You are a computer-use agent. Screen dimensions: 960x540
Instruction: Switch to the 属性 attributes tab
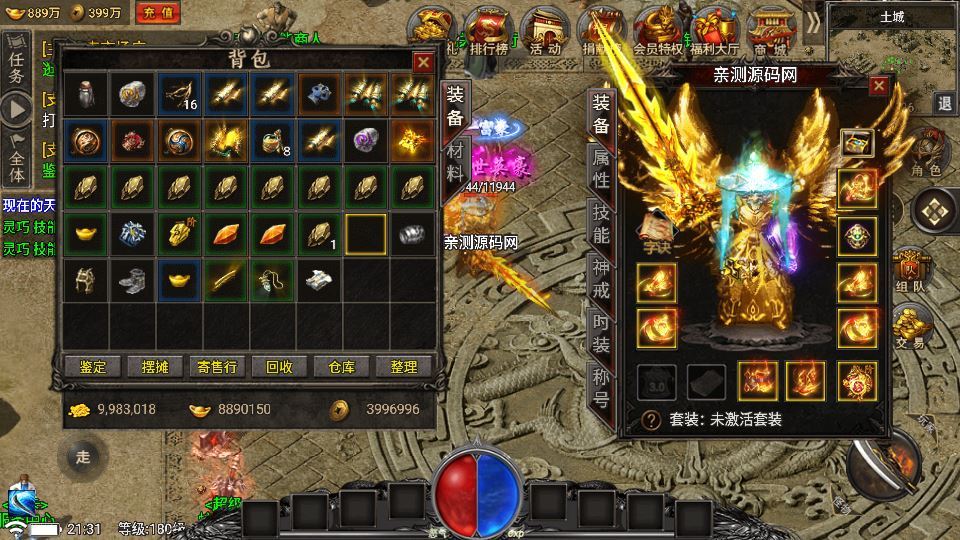pyautogui.click(x=602, y=170)
